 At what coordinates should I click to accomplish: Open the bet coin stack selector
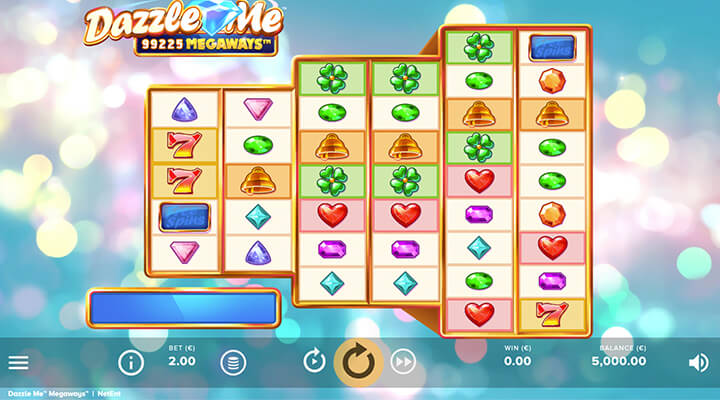[x=232, y=362]
